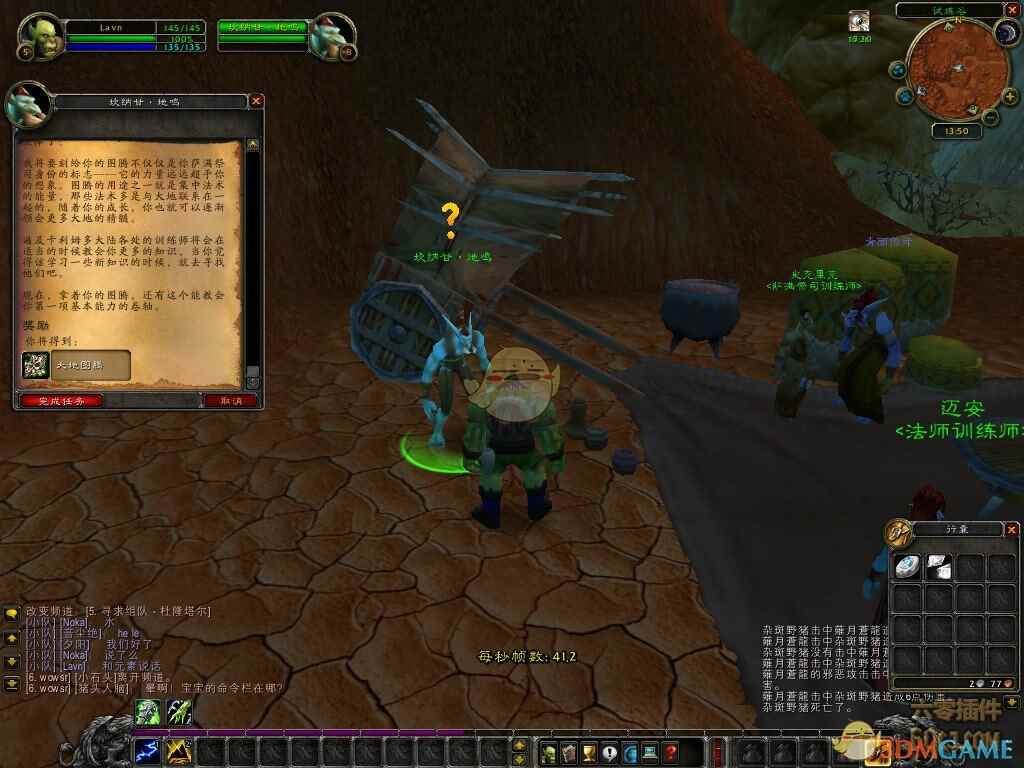
Task: Click the green orc face buff icon
Action: tap(147, 711)
